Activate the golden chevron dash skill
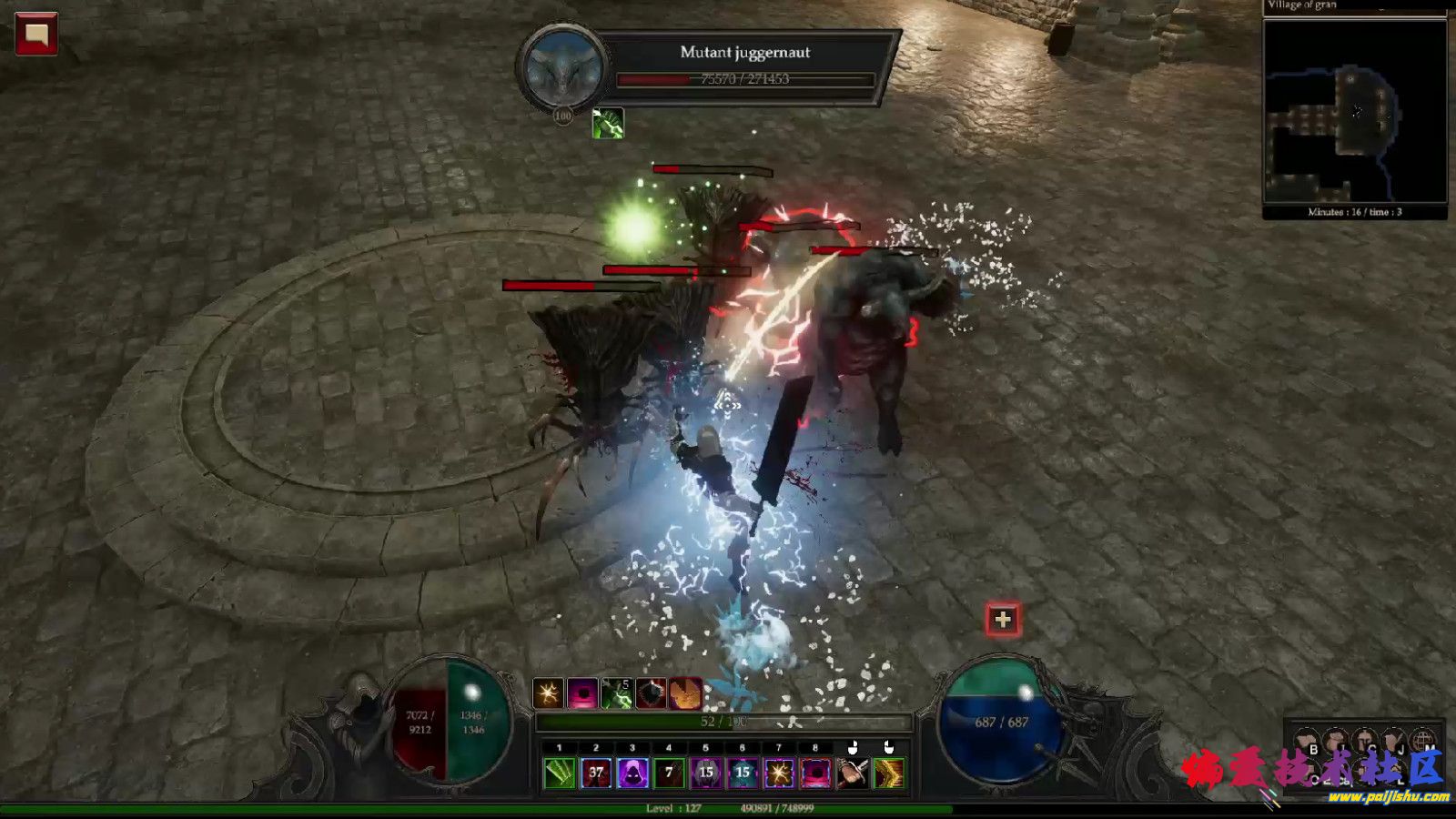 [888, 773]
